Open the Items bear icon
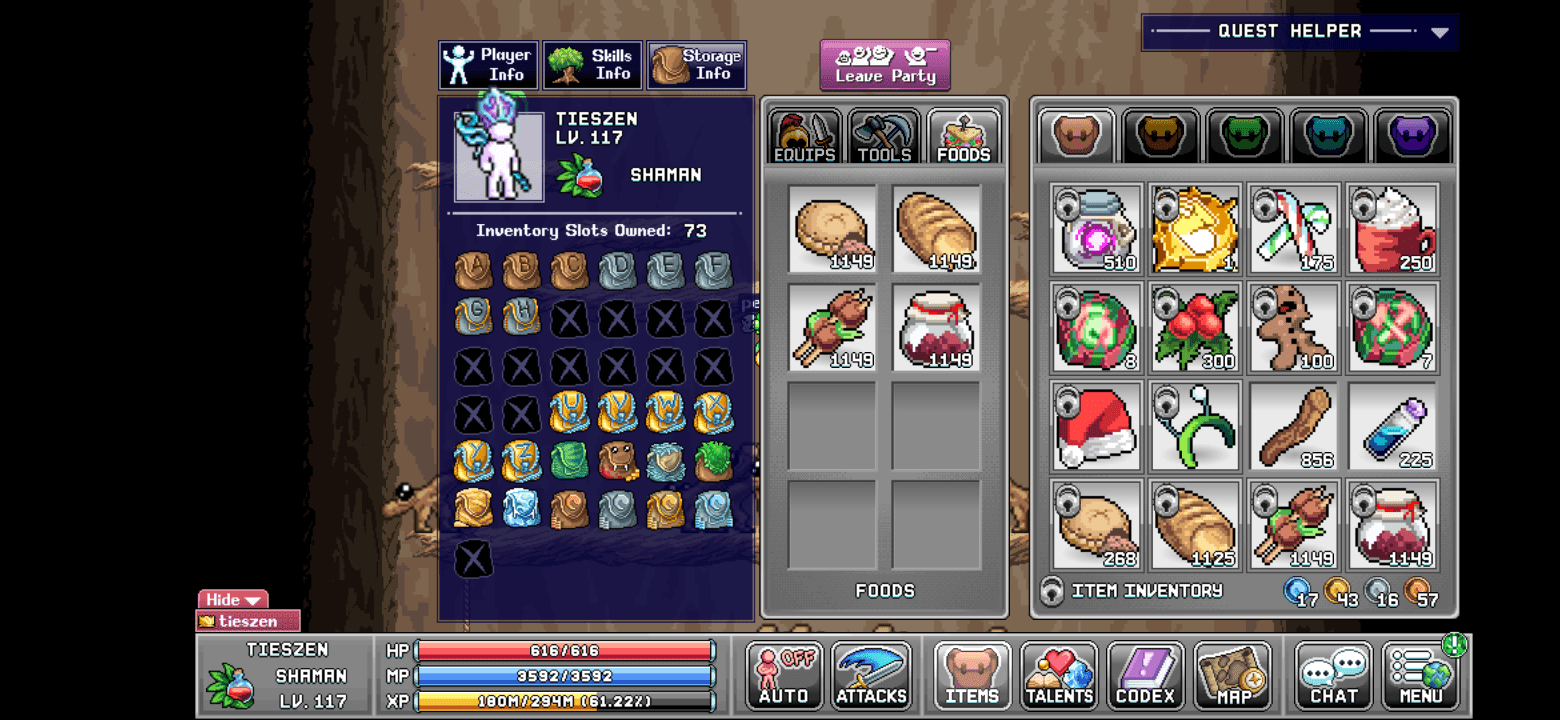The width and height of the screenshot is (1560, 720). (970, 675)
